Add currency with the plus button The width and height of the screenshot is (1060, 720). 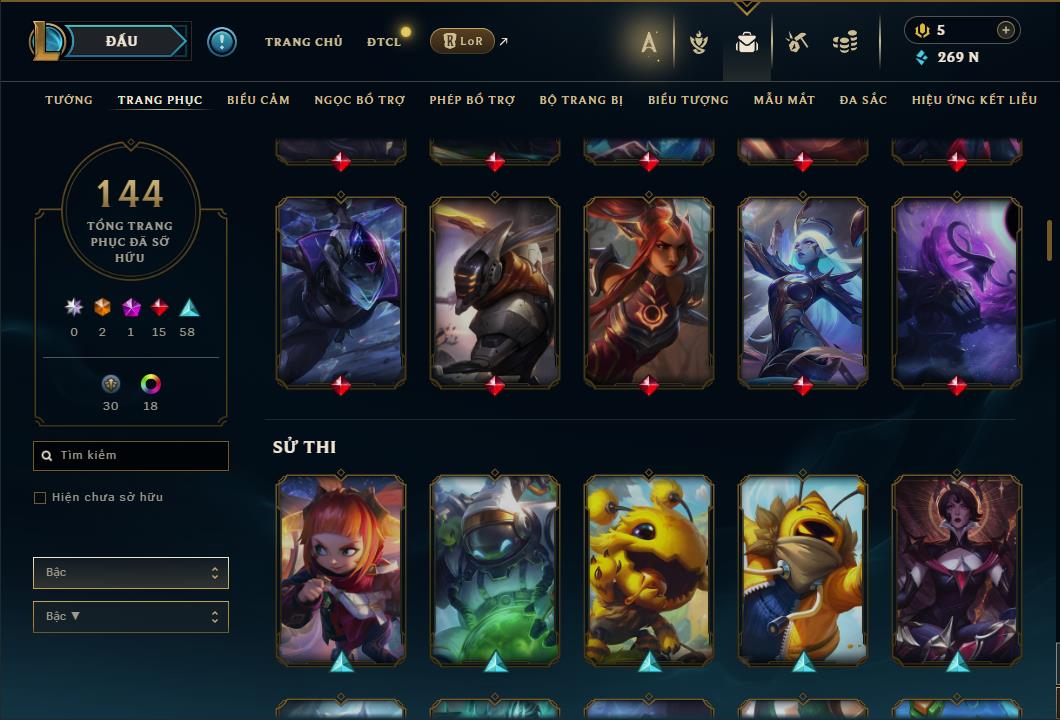coord(1005,30)
